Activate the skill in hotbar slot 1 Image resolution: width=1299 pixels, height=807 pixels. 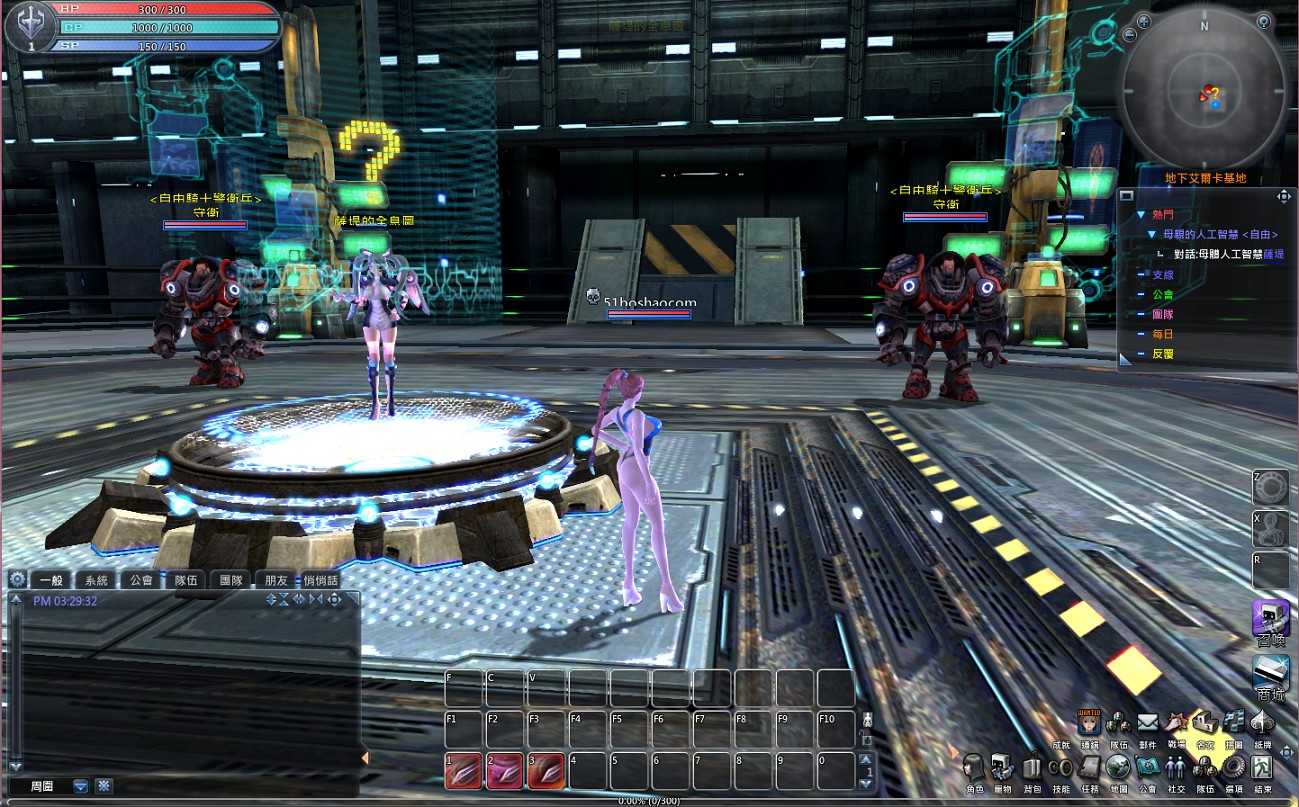(x=464, y=771)
